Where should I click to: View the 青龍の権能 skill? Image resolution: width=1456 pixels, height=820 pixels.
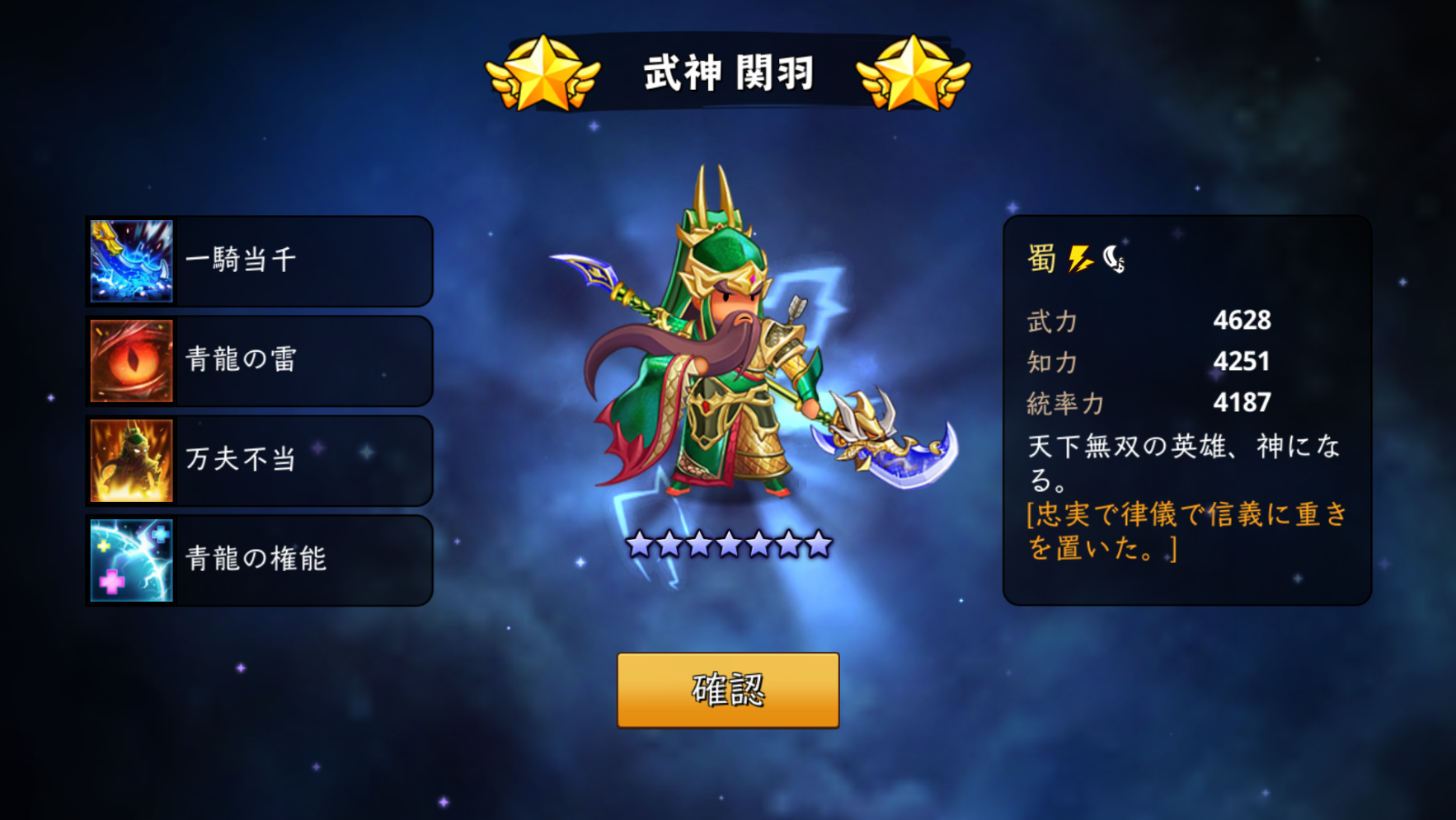tap(260, 560)
